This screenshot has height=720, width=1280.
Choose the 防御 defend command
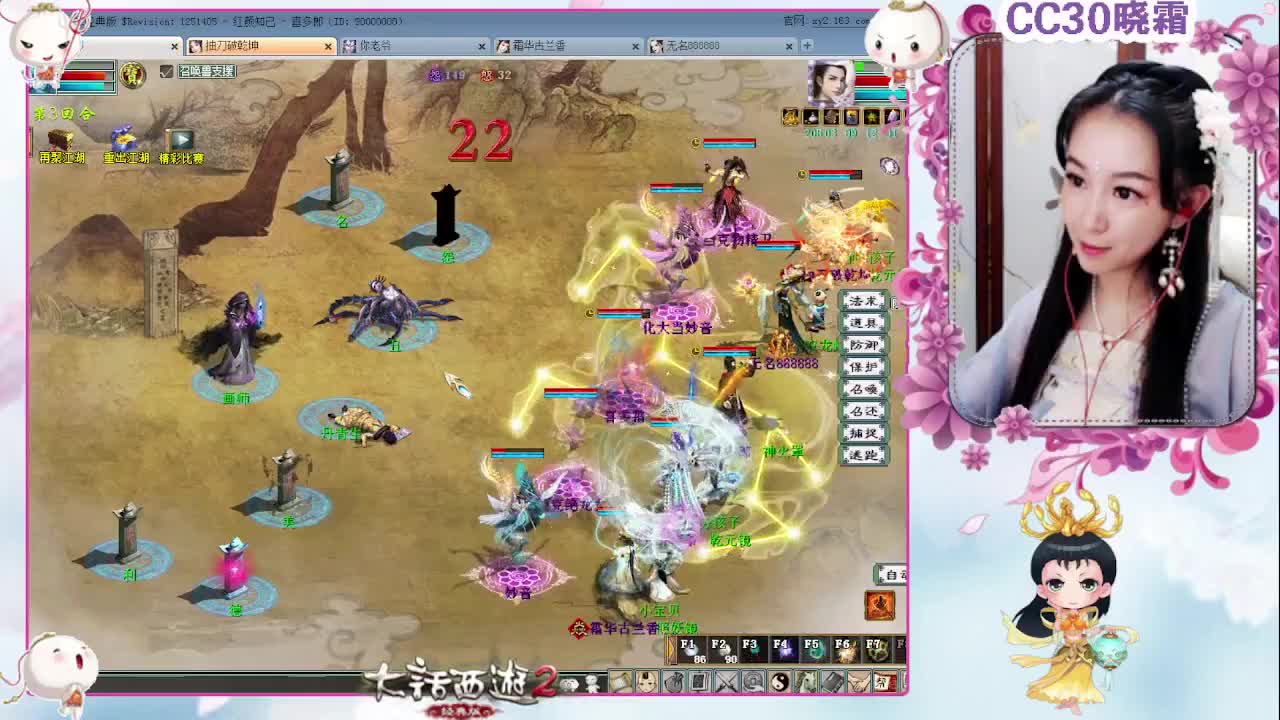(x=863, y=344)
